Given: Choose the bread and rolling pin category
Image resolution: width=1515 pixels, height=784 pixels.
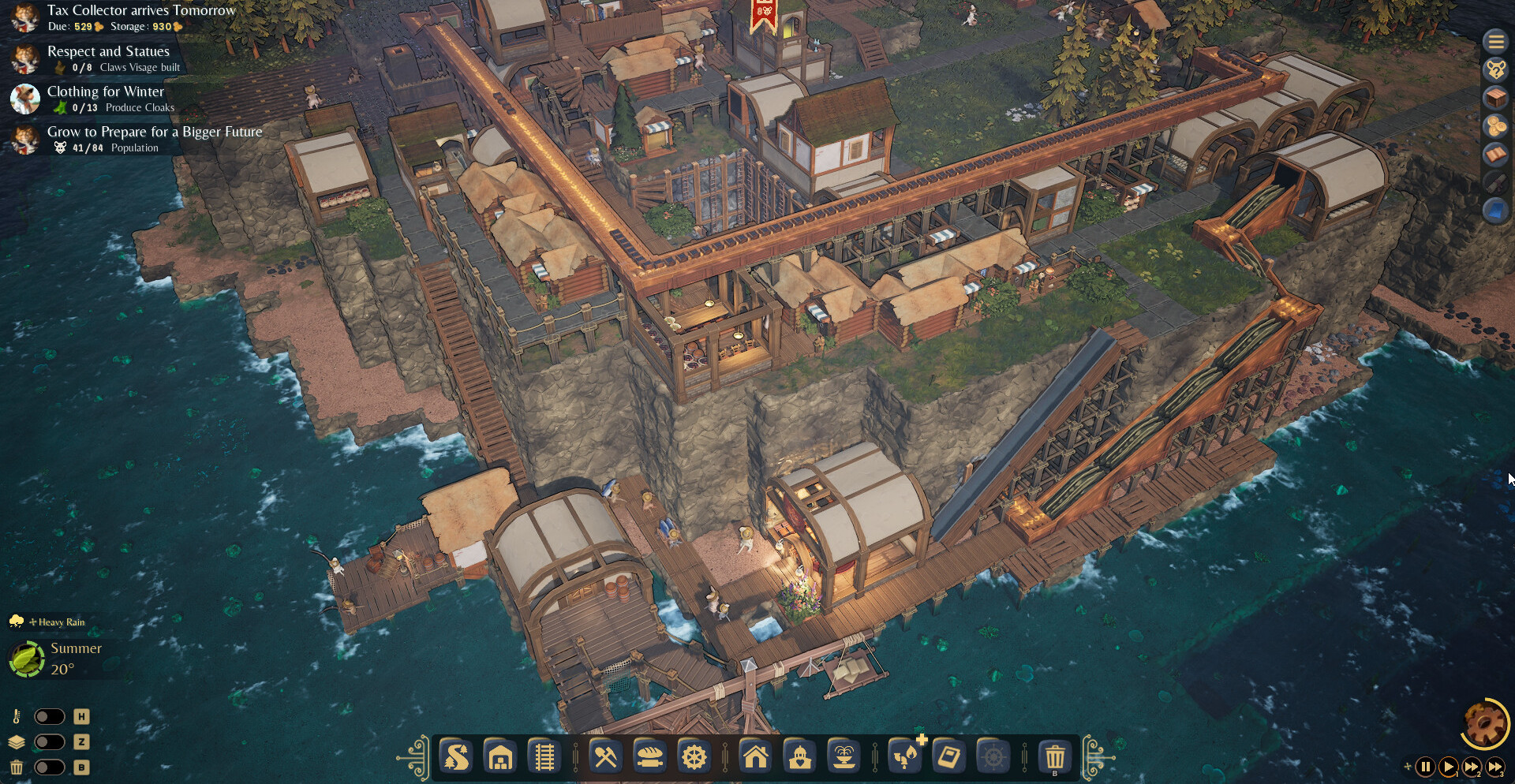Looking at the screenshot, I should pos(649,758).
